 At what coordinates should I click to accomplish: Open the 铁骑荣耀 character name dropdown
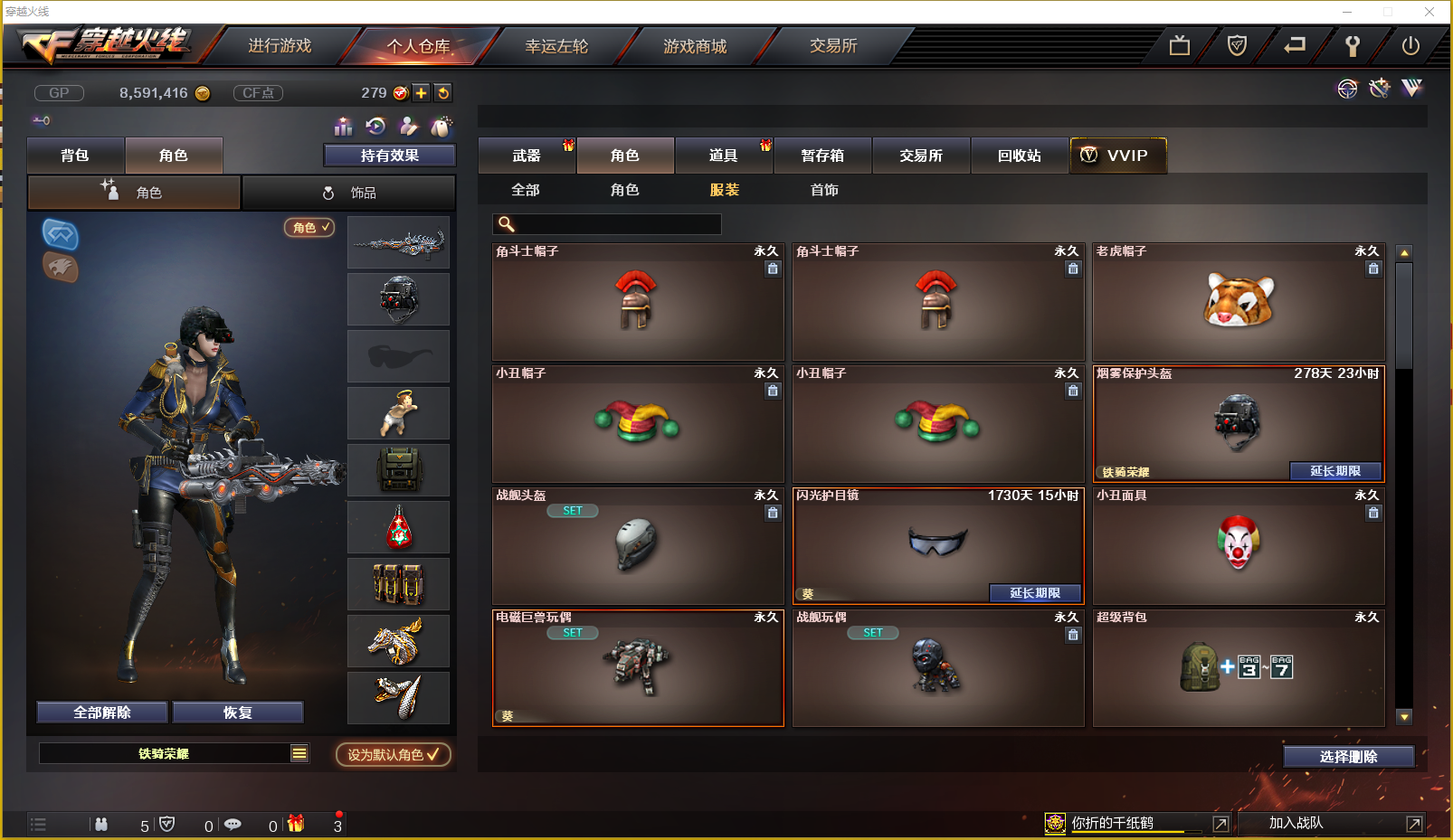(299, 752)
